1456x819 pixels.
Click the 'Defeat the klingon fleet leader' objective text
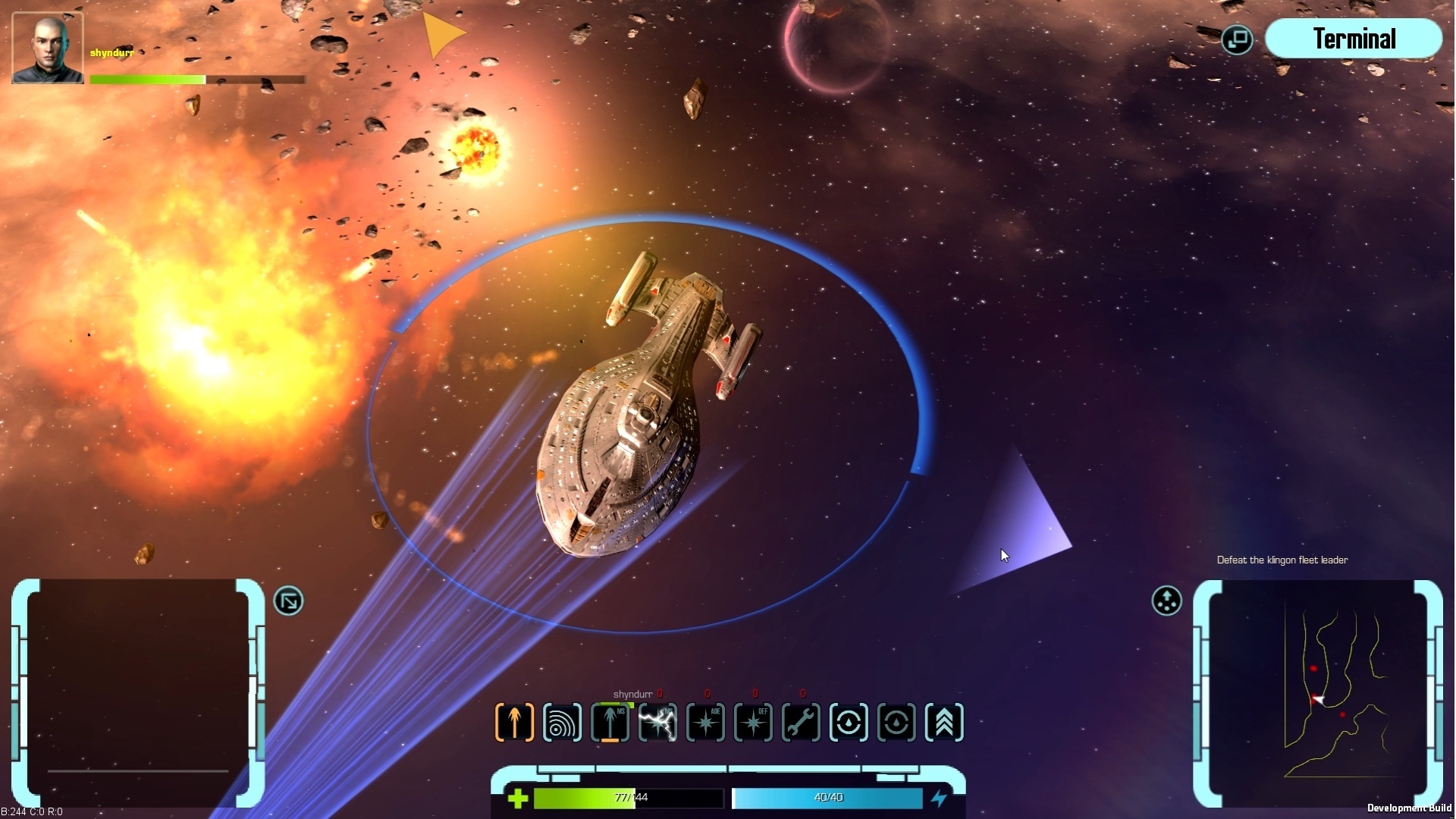(x=1283, y=560)
